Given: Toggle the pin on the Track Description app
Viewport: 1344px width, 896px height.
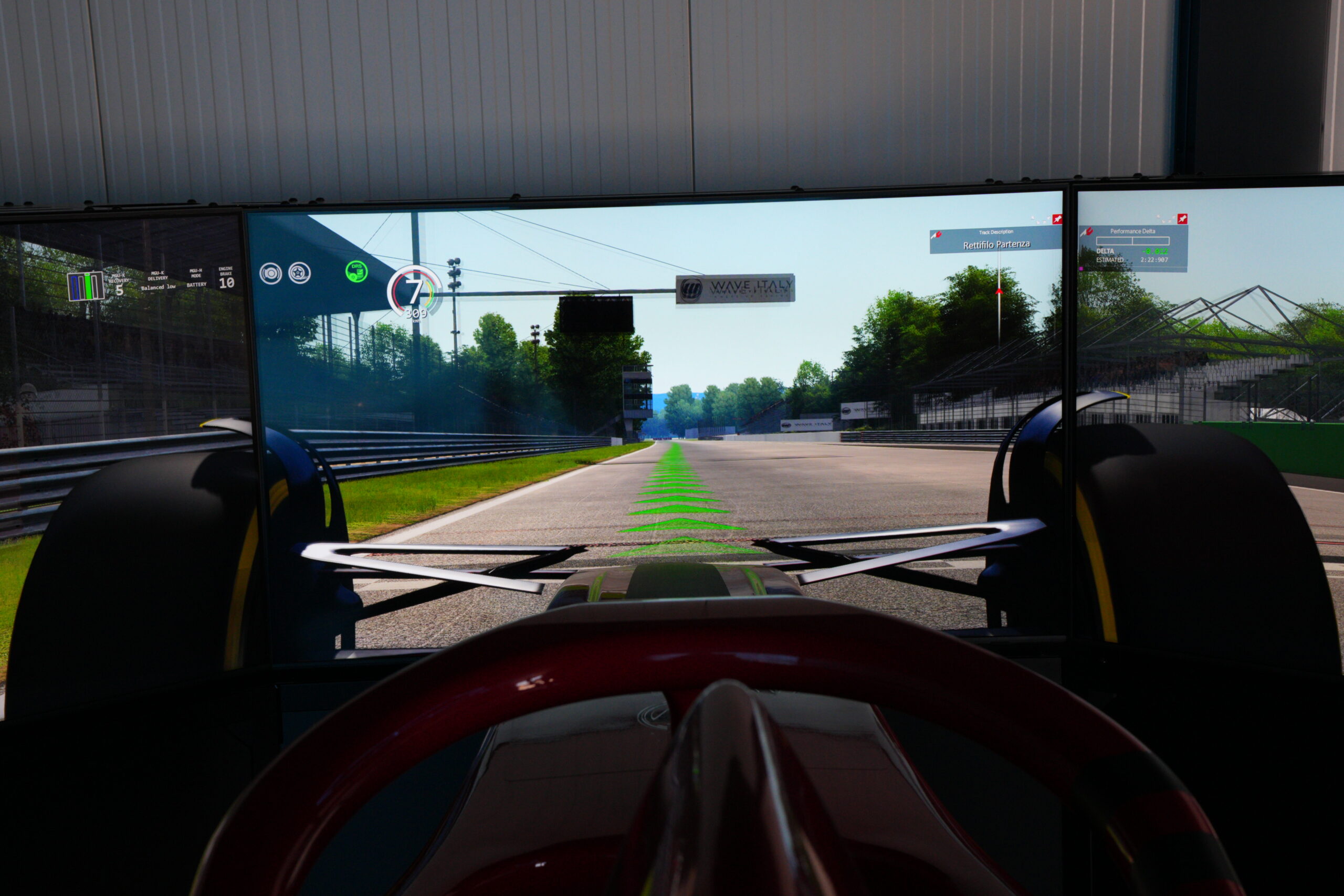Looking at the screenshot, I should tap(1057, 219).
